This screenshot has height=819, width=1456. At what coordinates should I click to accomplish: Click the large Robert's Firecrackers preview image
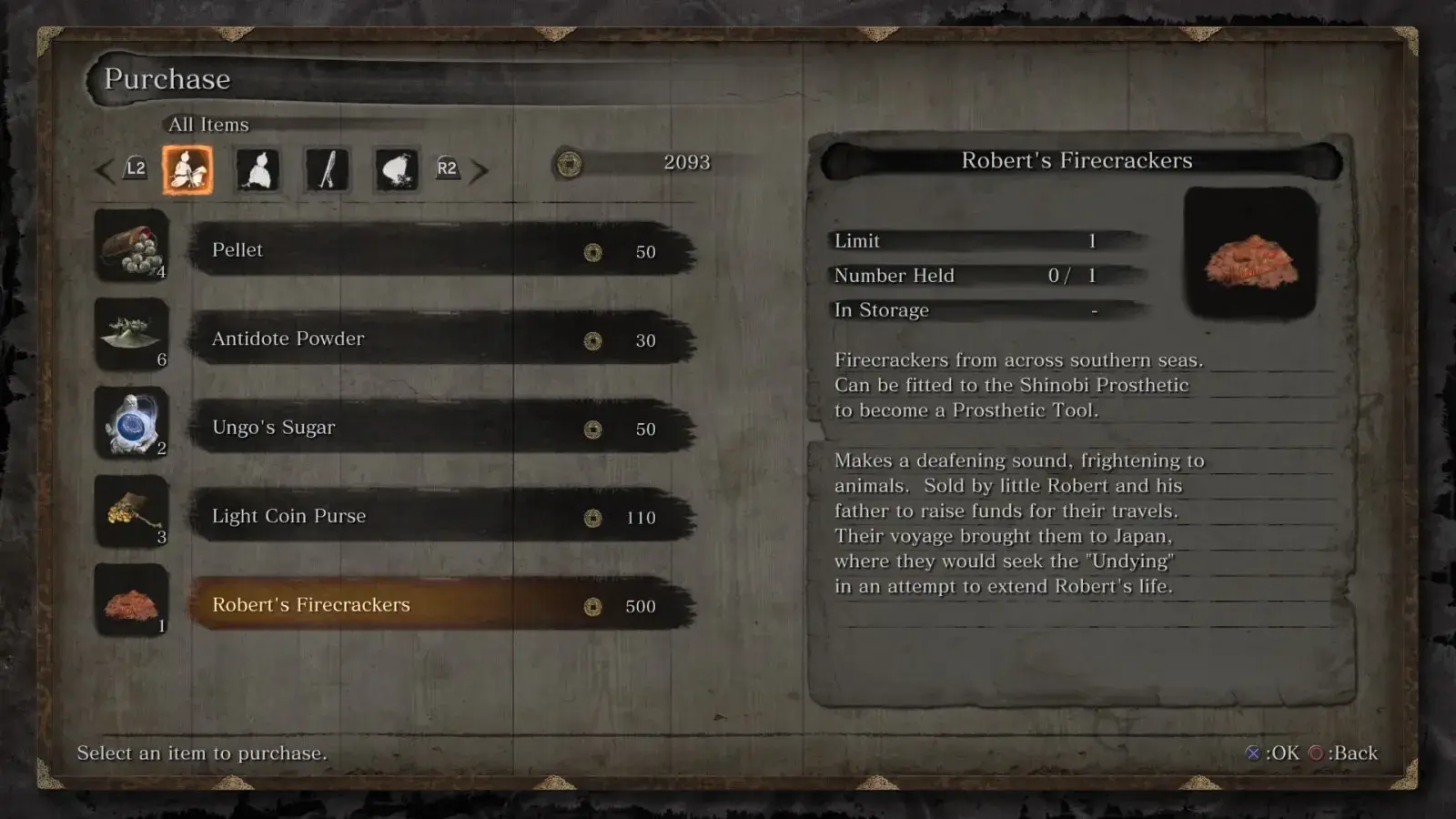pos(1250,254)
